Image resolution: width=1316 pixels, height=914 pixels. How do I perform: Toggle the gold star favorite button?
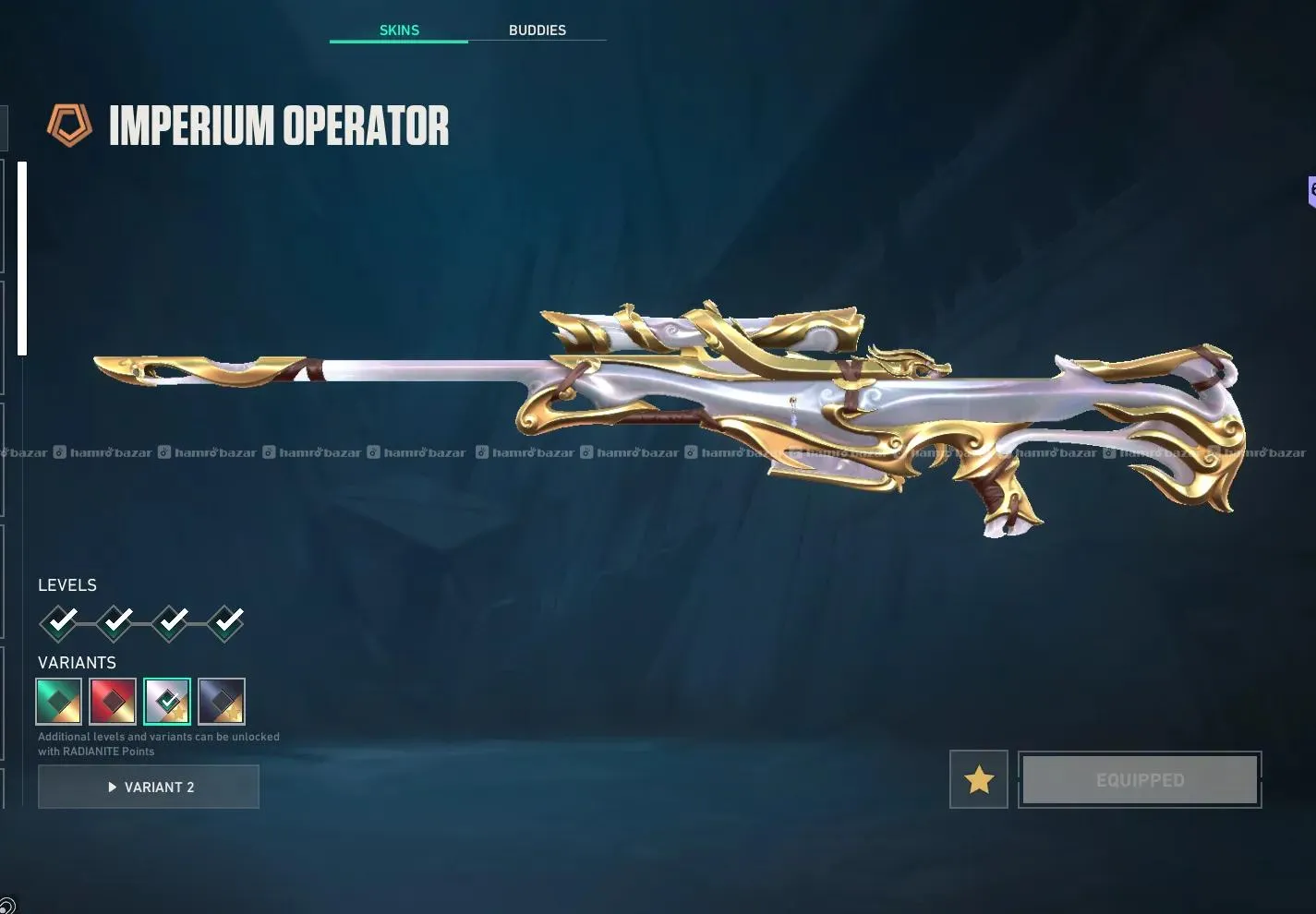978,780
